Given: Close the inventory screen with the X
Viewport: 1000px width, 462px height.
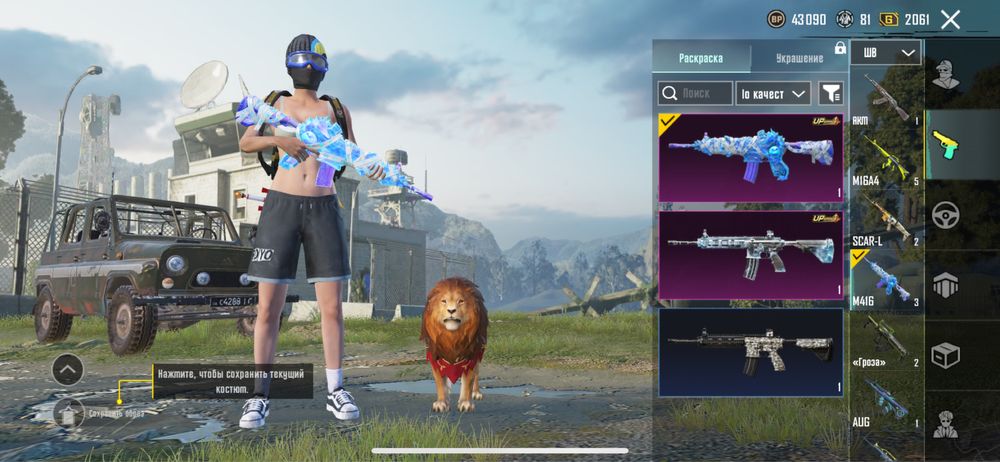Looking at the screenshot, I should 950,19.
